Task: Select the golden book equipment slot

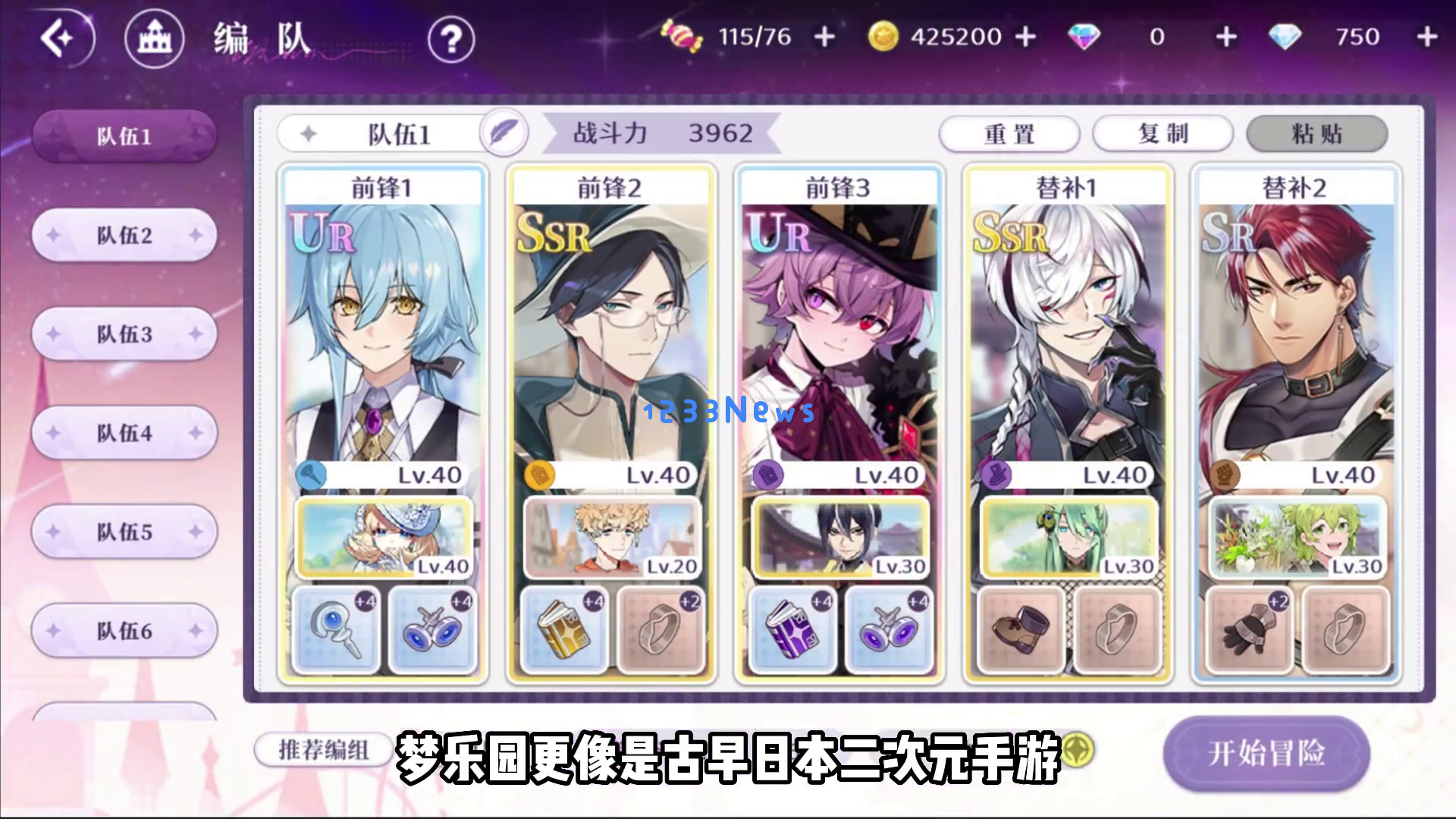Action: coord(563,630)
